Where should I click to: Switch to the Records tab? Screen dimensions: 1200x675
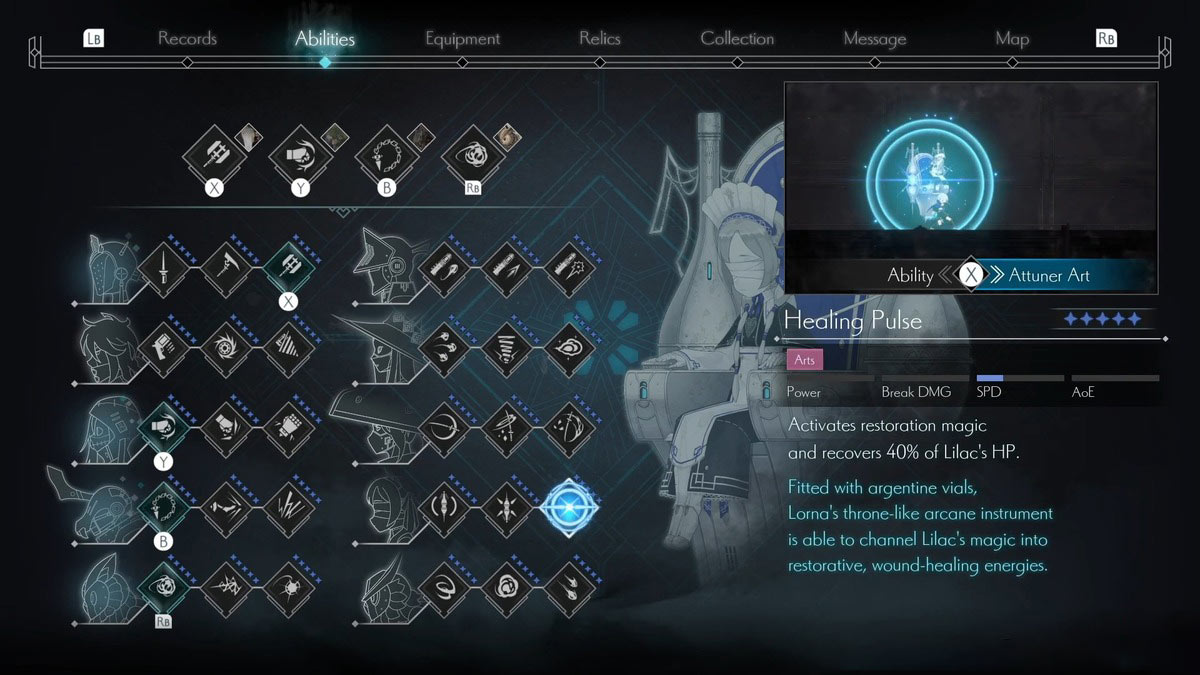(x=187, y=39)
